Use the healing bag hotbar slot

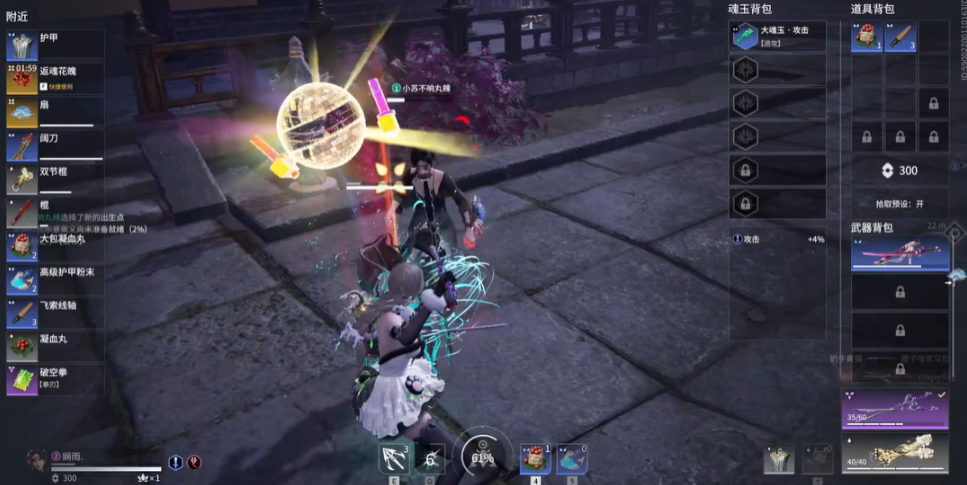pyautogui.click(x=536, y=458)
